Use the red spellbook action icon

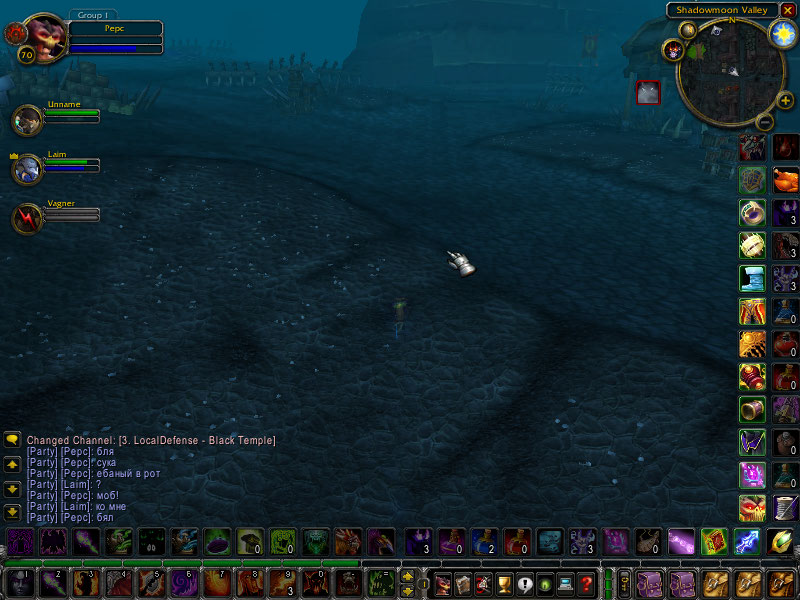(x=714, y=542)
